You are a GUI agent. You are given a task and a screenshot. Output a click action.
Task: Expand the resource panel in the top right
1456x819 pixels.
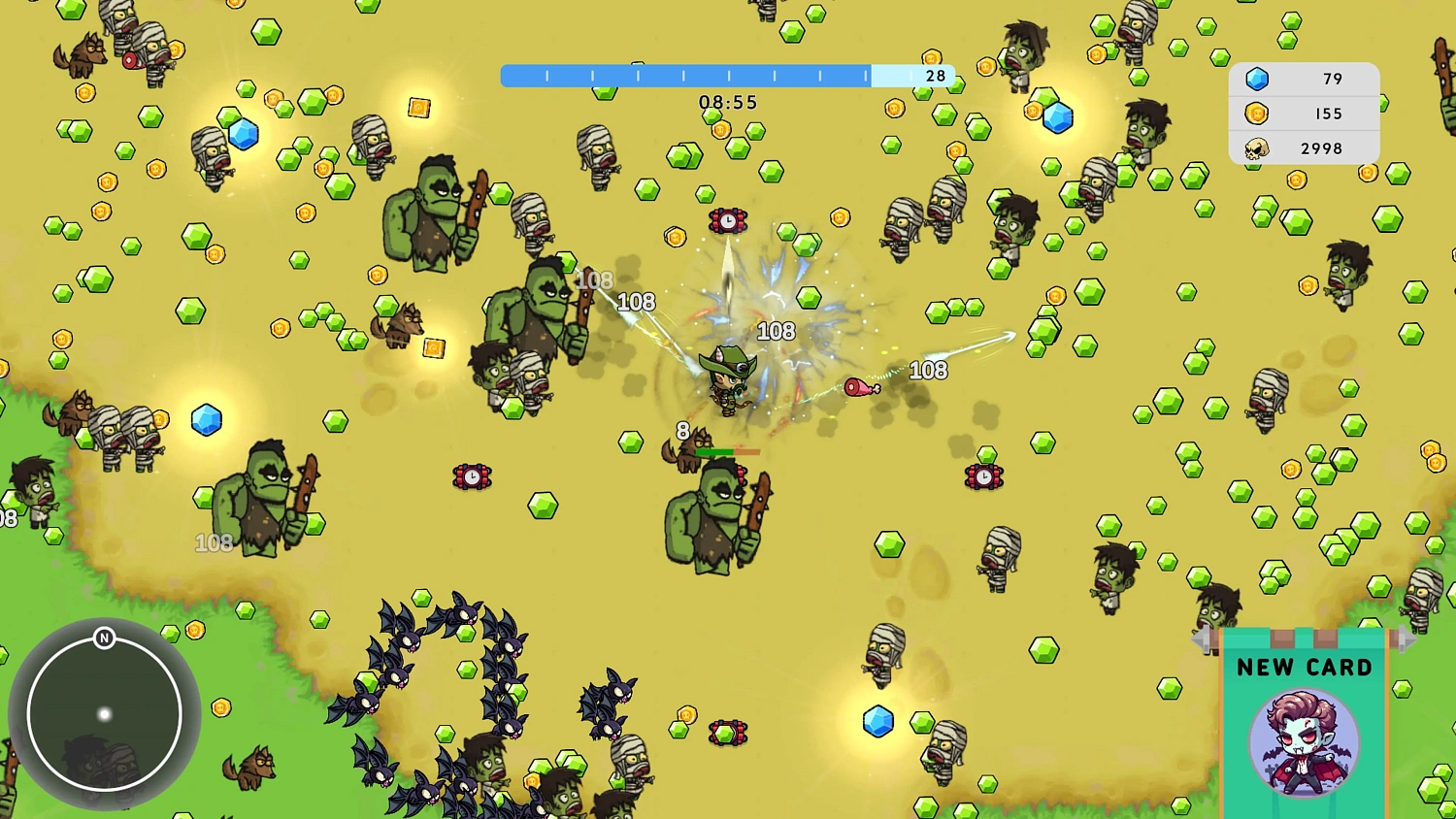(x=1304, y=114)
